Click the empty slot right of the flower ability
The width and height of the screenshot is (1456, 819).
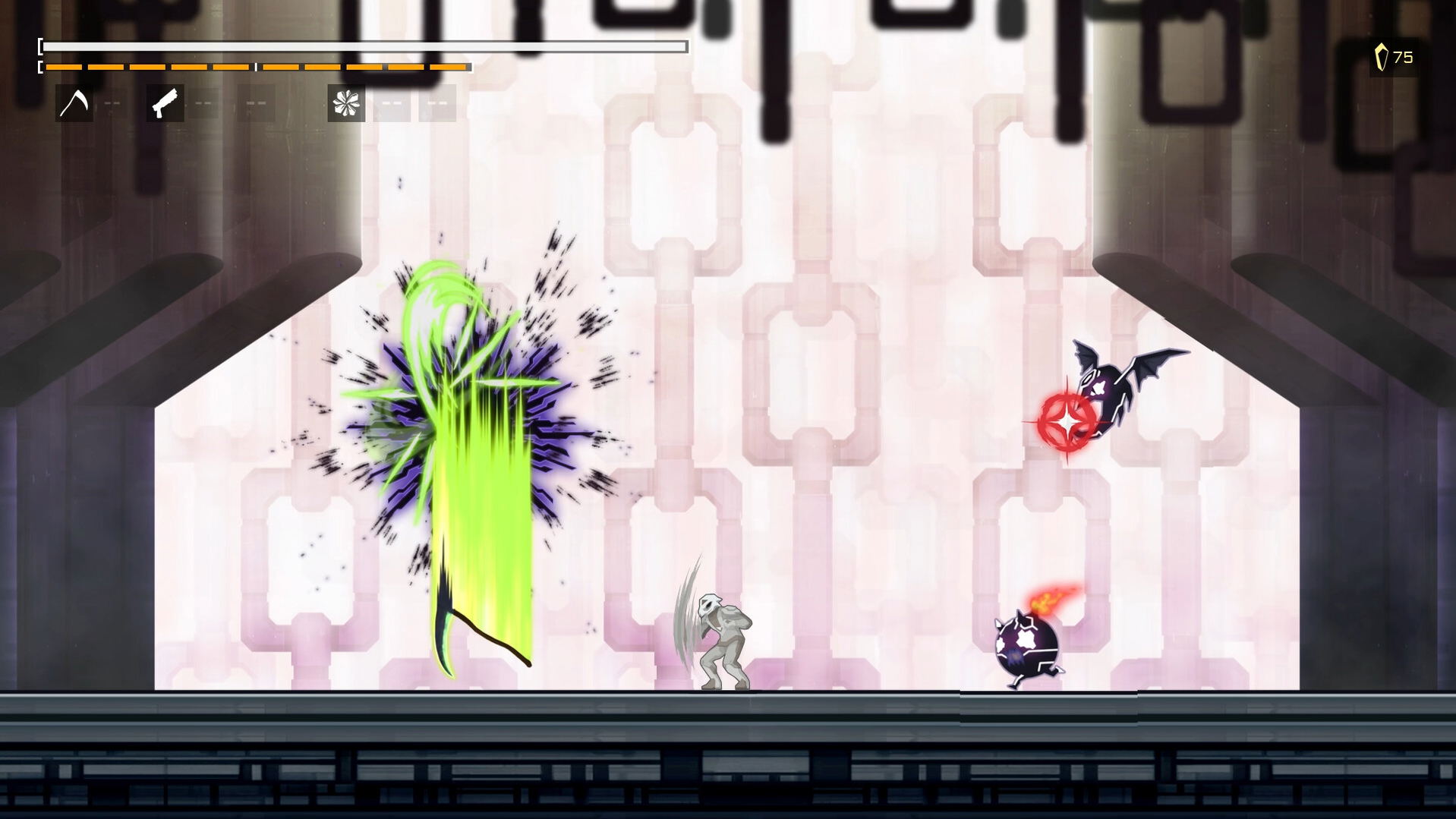pos(392,102)
